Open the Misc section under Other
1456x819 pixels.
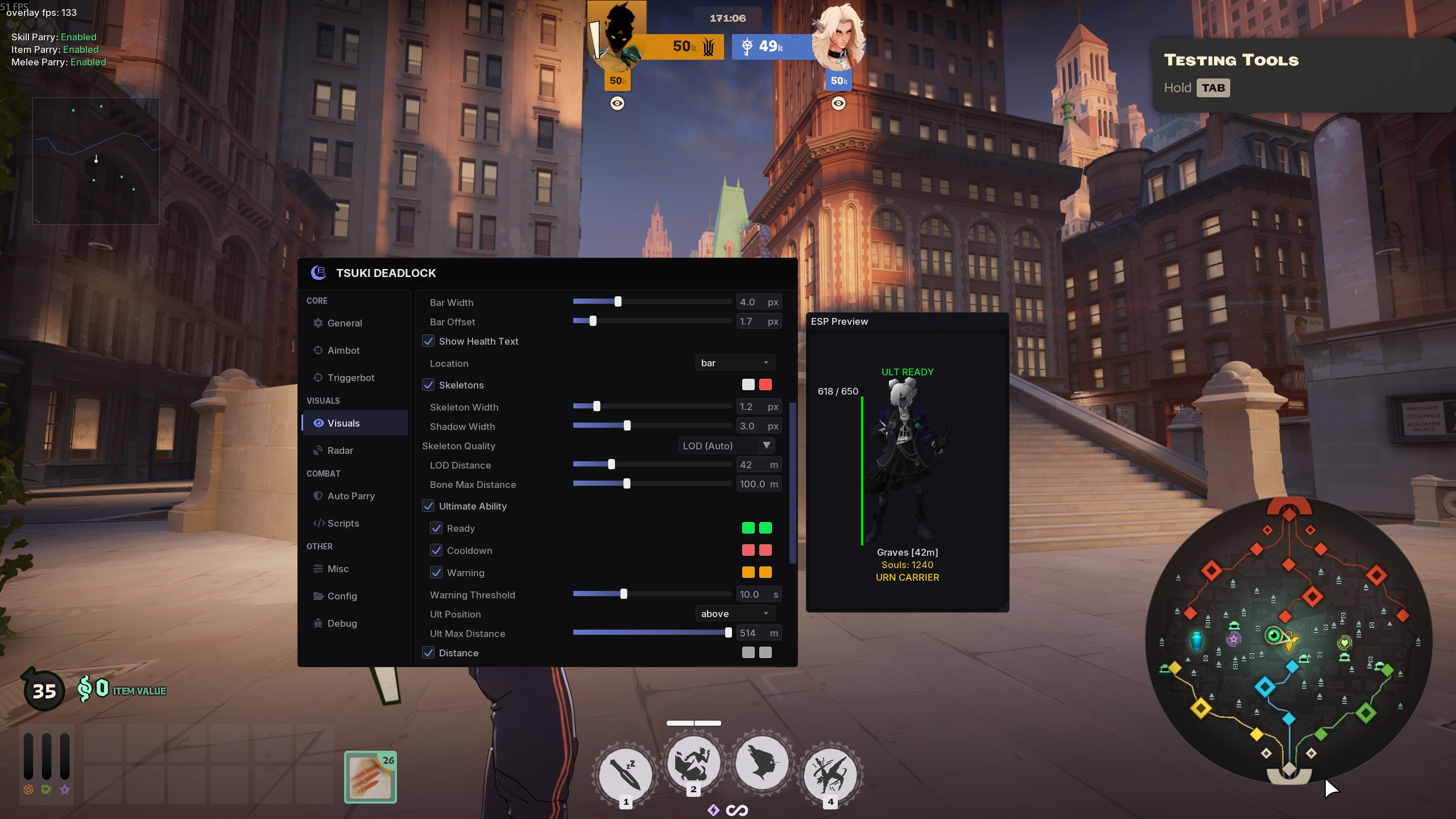click(x=338, y=568)
